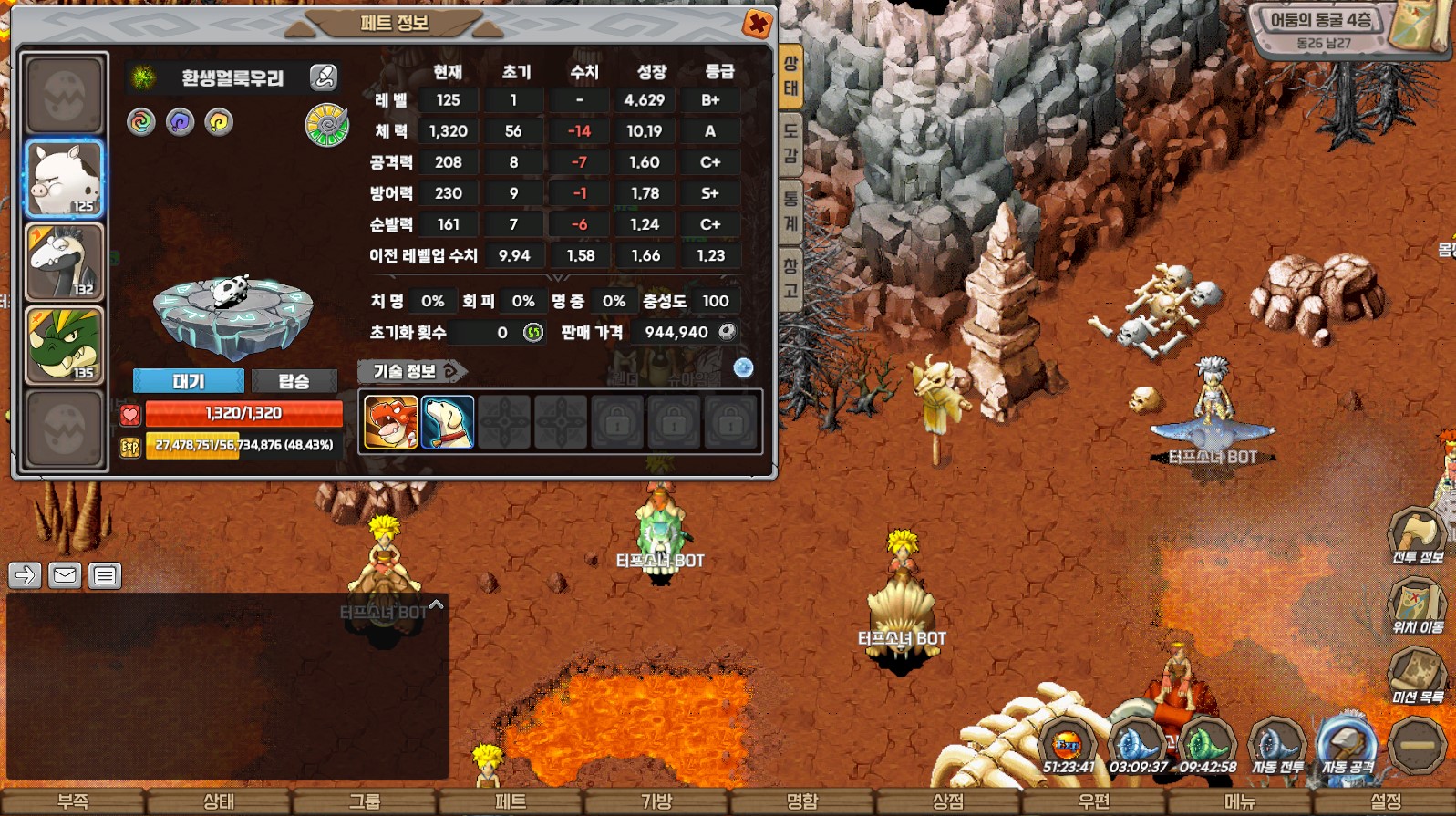Toggle the 자동 전투 auto battle button
This screenshot has height=816, width=1456.
click(x=1277, y=747)
